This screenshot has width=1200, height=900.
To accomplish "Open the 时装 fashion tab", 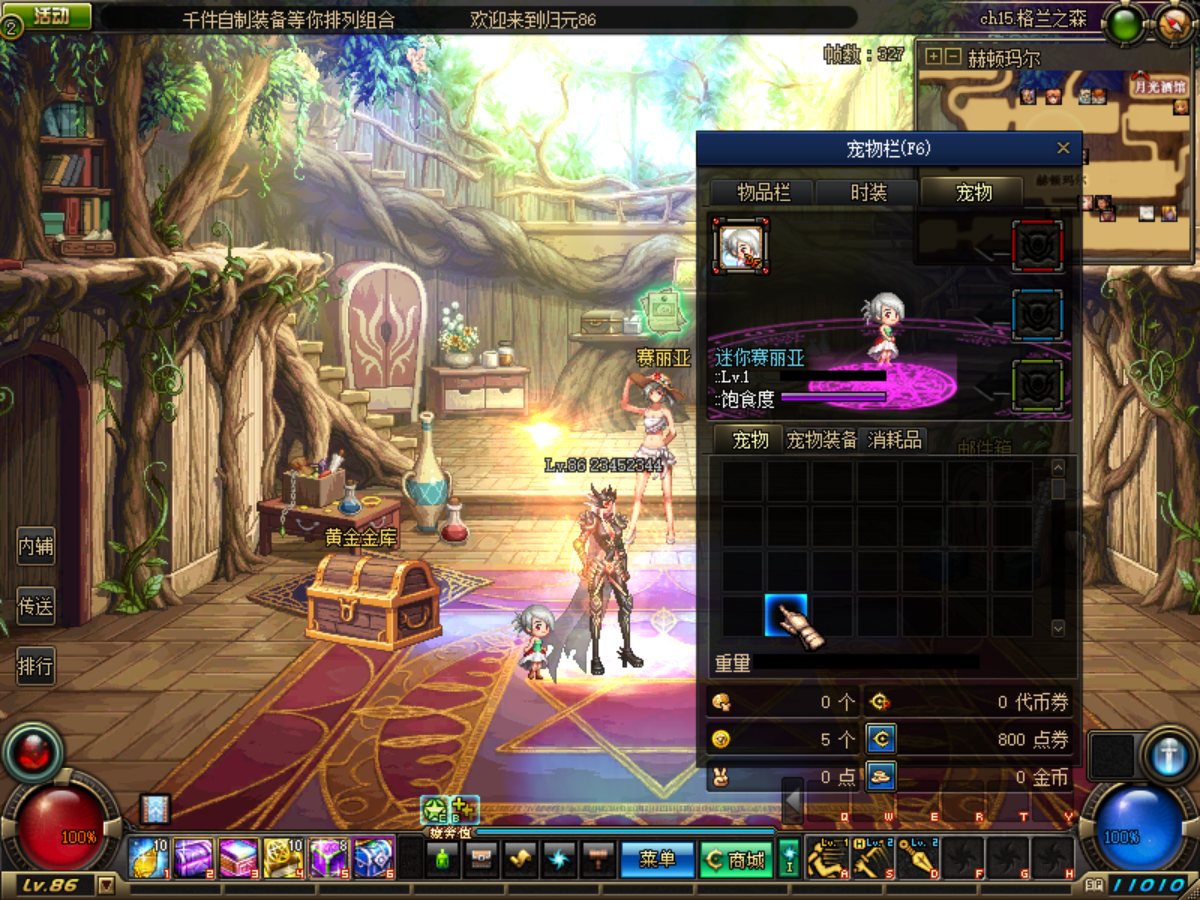I will point(868,193).
